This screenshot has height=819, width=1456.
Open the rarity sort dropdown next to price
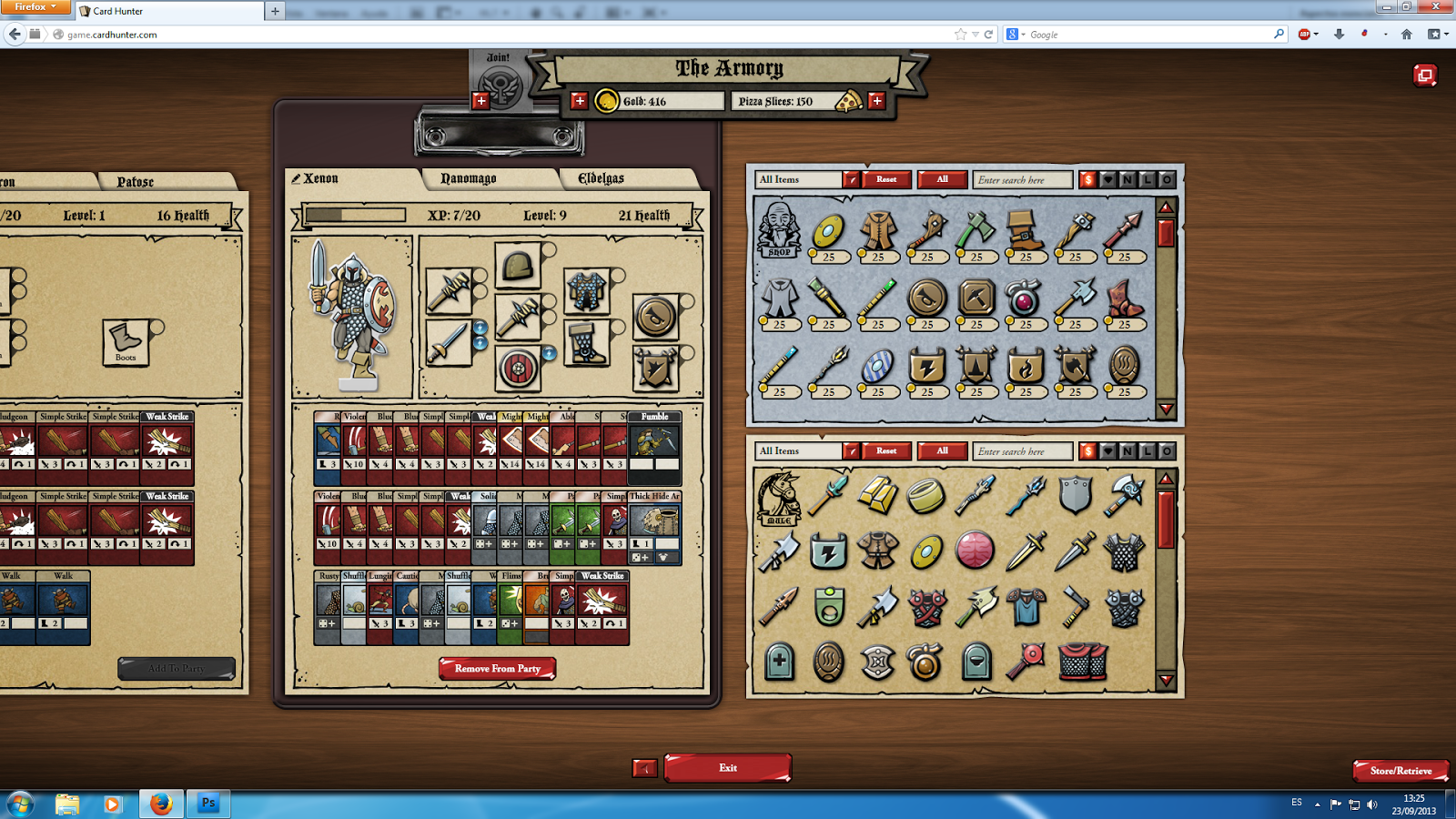pos(1106,179)
